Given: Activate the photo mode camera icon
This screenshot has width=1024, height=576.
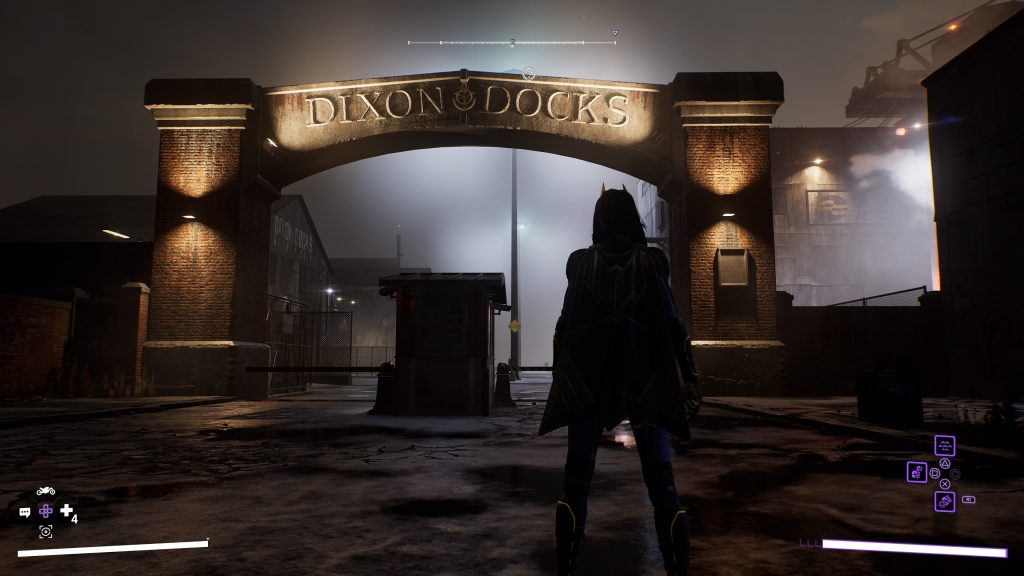Looking at the screenshot, I should click(x=45, y=531).
